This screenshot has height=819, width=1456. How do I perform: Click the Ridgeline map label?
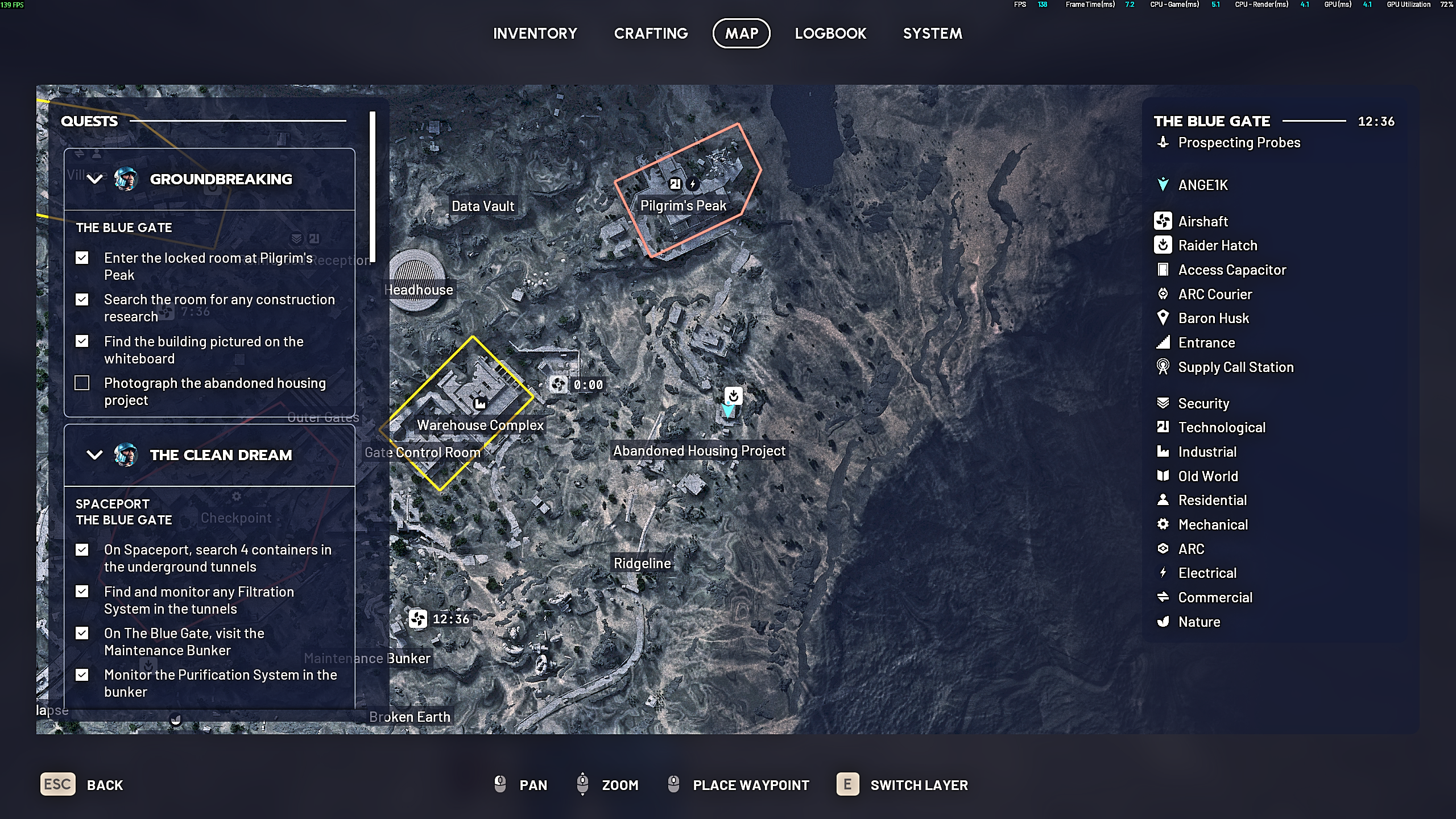point(642,564)
